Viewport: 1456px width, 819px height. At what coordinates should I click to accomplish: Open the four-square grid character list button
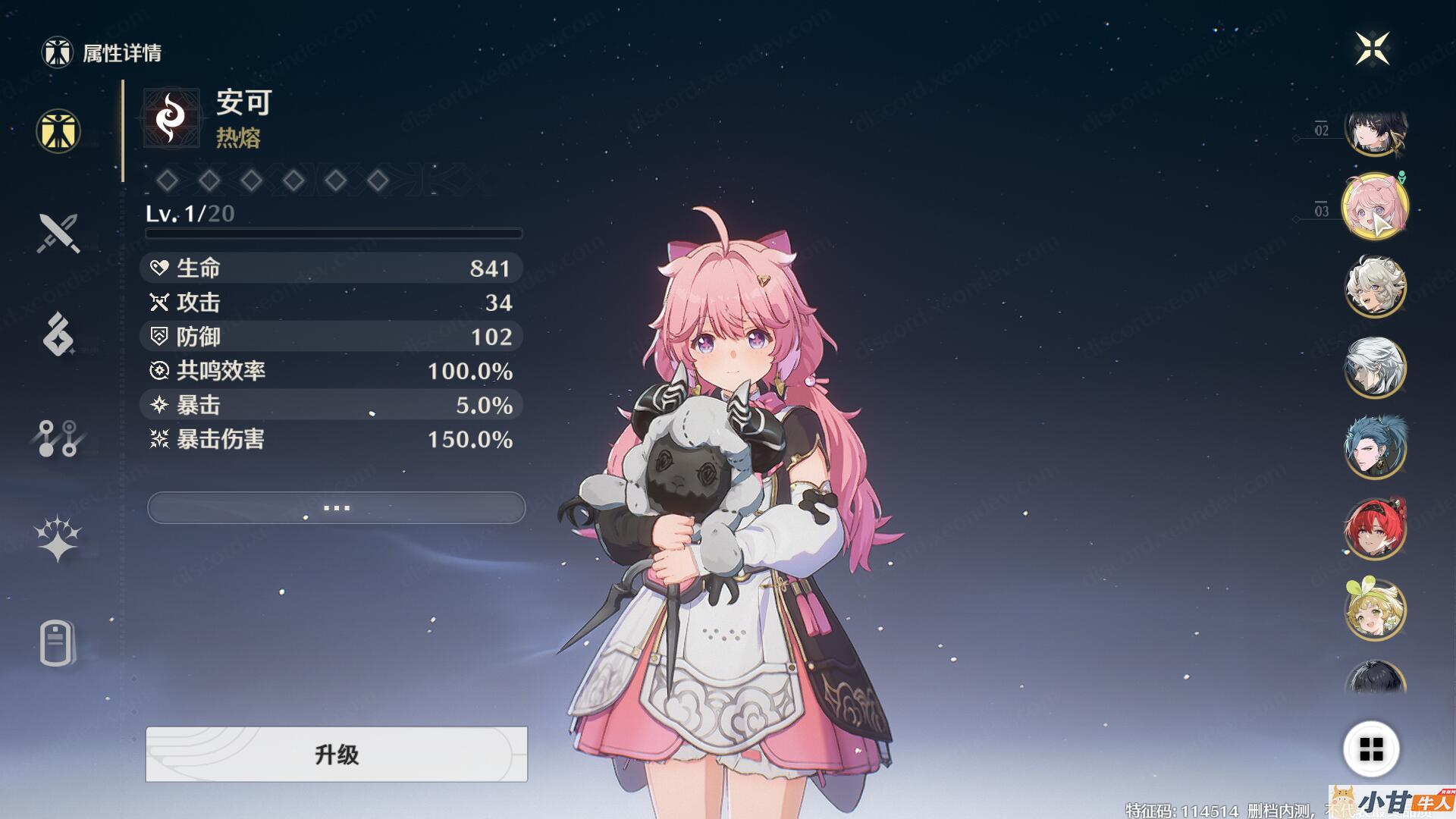[x=1371, y=749]
